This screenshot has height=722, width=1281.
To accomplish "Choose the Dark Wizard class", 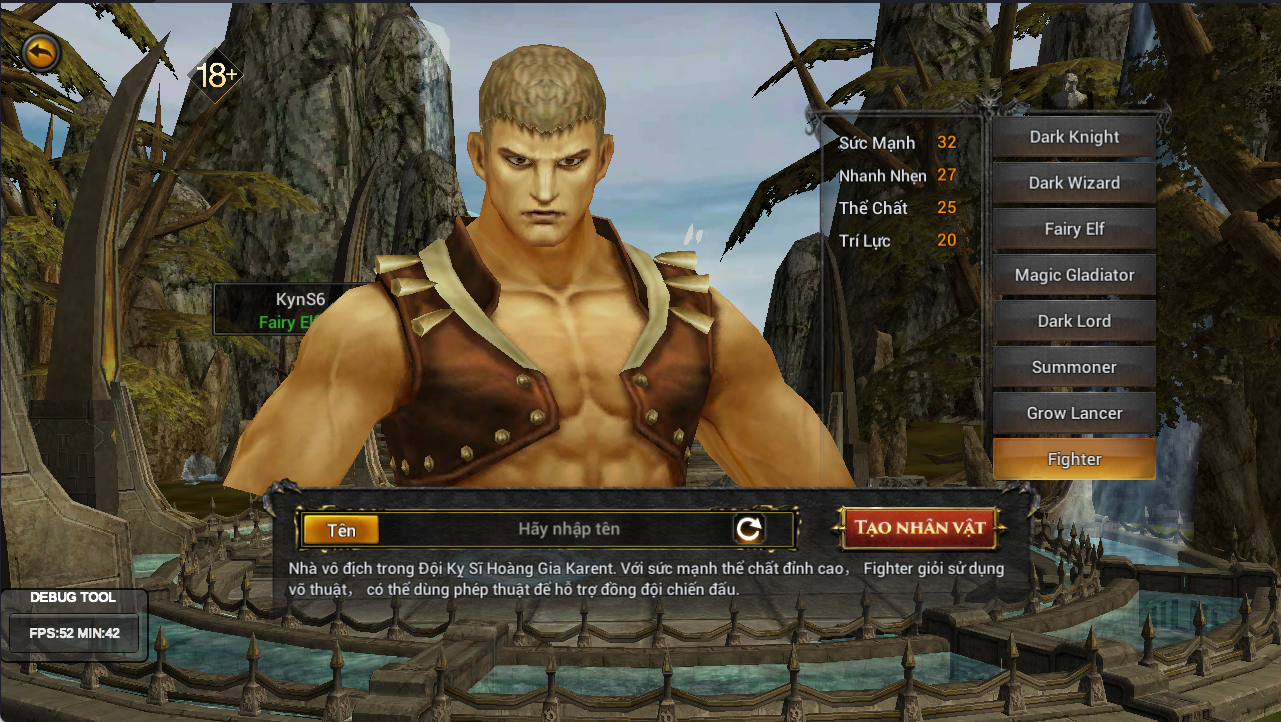I will click(x=1074, y=183).
